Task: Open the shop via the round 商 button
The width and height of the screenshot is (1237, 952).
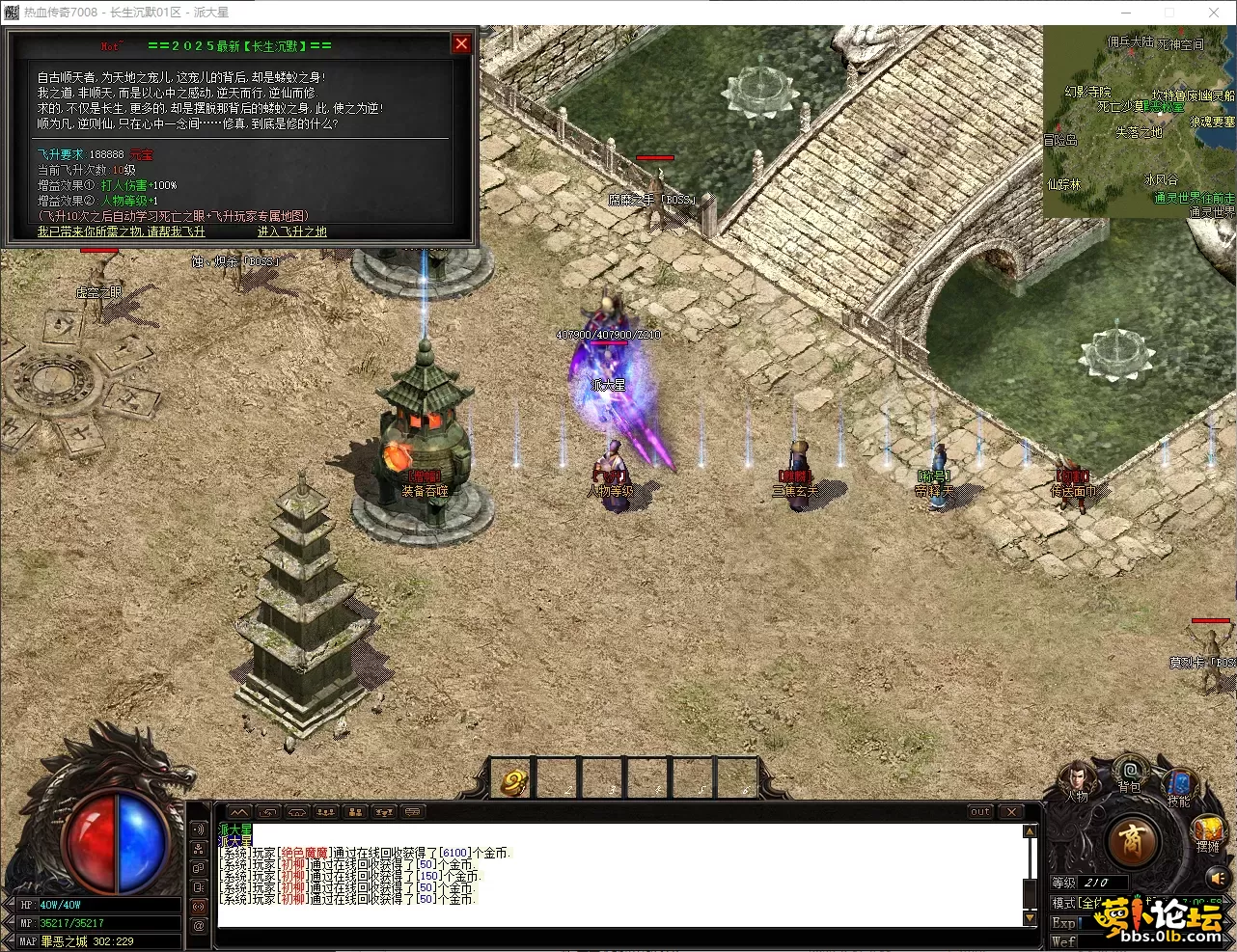Action: coord(1133,841)
